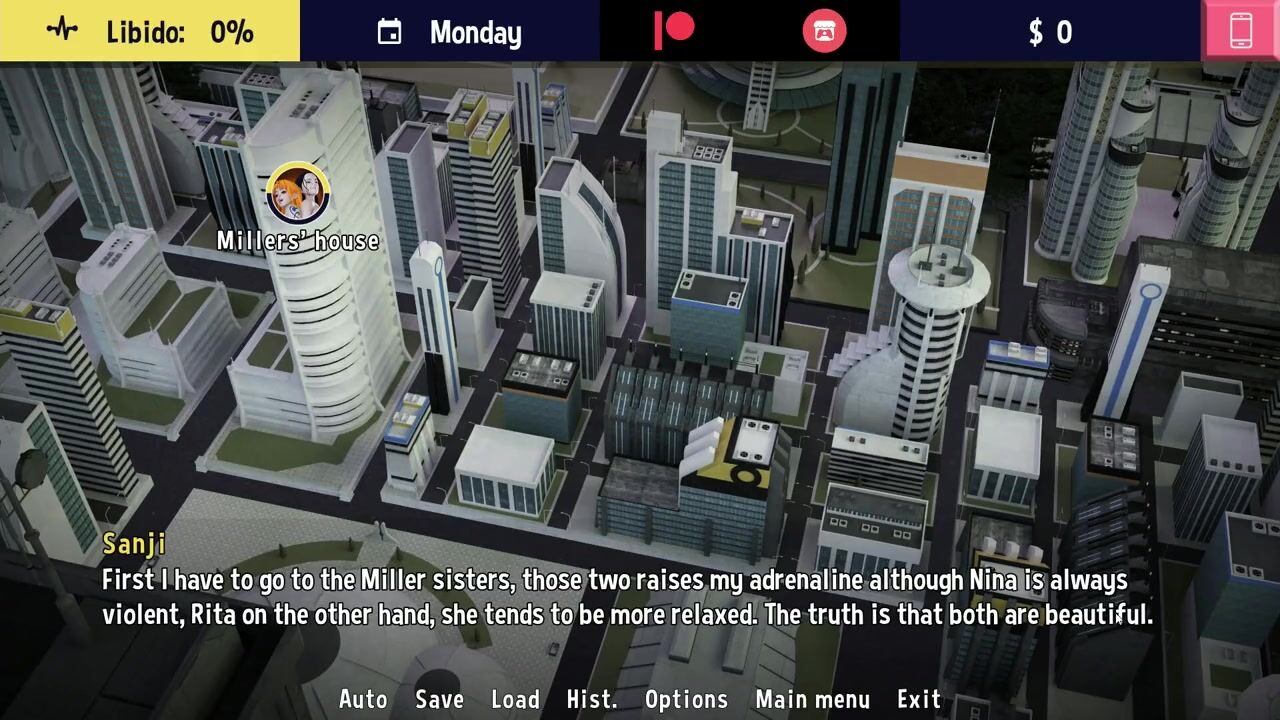This screenshot has height=720, width=1280.
Task: Open the itch.io store icon
Action: [824, 31]
